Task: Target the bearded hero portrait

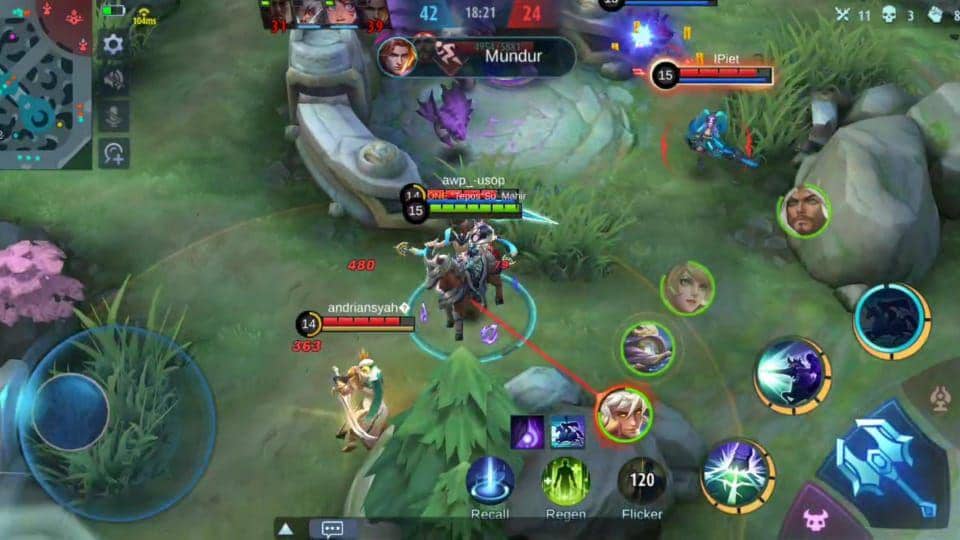Action: [804, 211]
